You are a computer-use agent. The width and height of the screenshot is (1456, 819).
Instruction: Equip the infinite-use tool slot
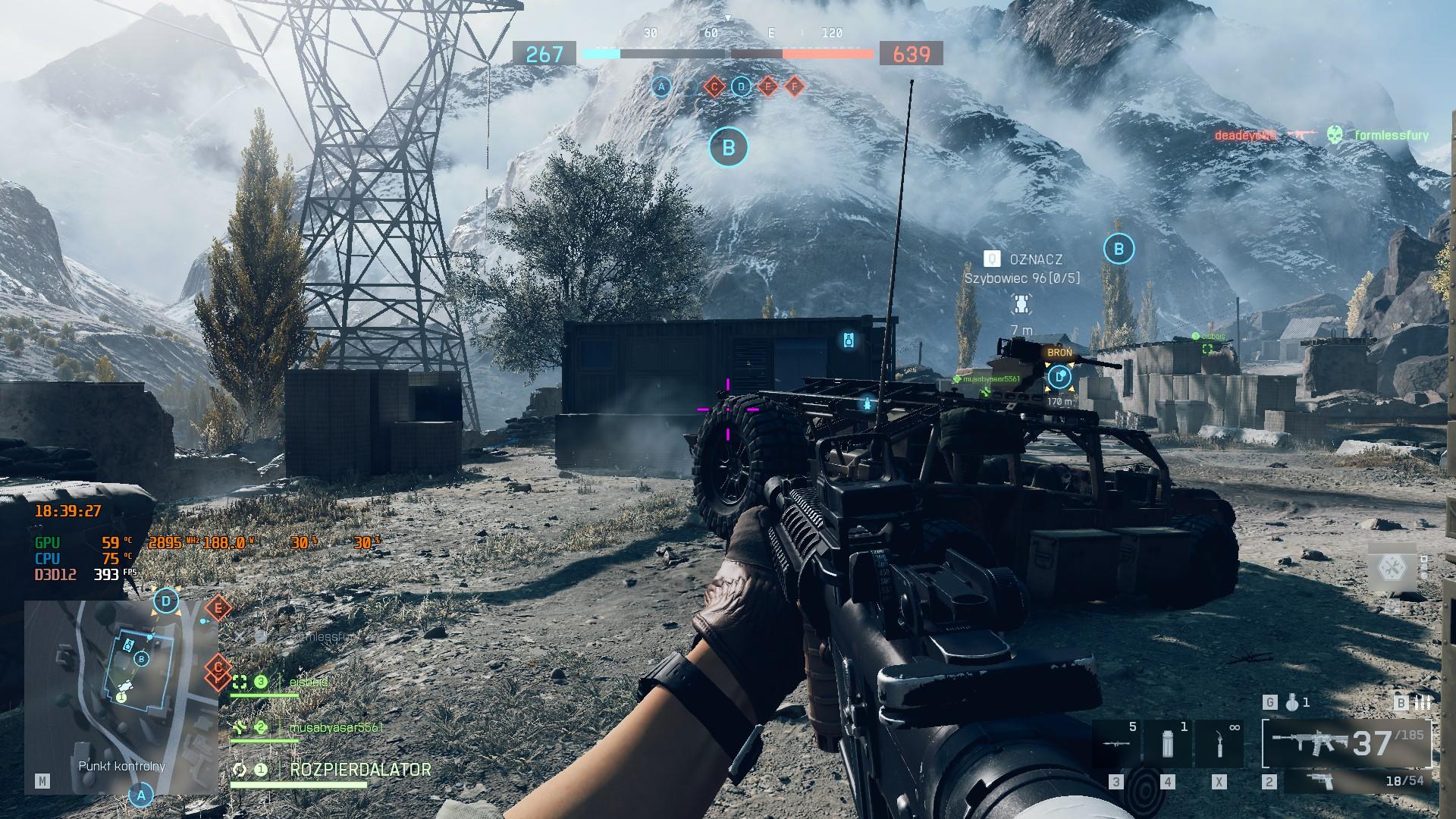click(1219, 745)
